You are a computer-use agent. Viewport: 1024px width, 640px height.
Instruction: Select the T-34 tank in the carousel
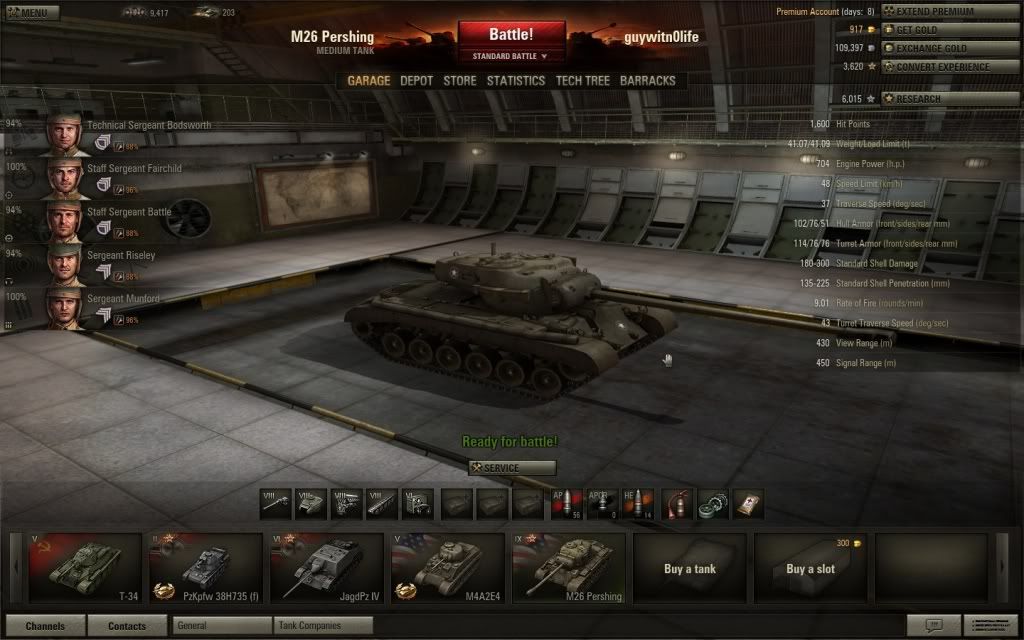(x=85, y=568)
